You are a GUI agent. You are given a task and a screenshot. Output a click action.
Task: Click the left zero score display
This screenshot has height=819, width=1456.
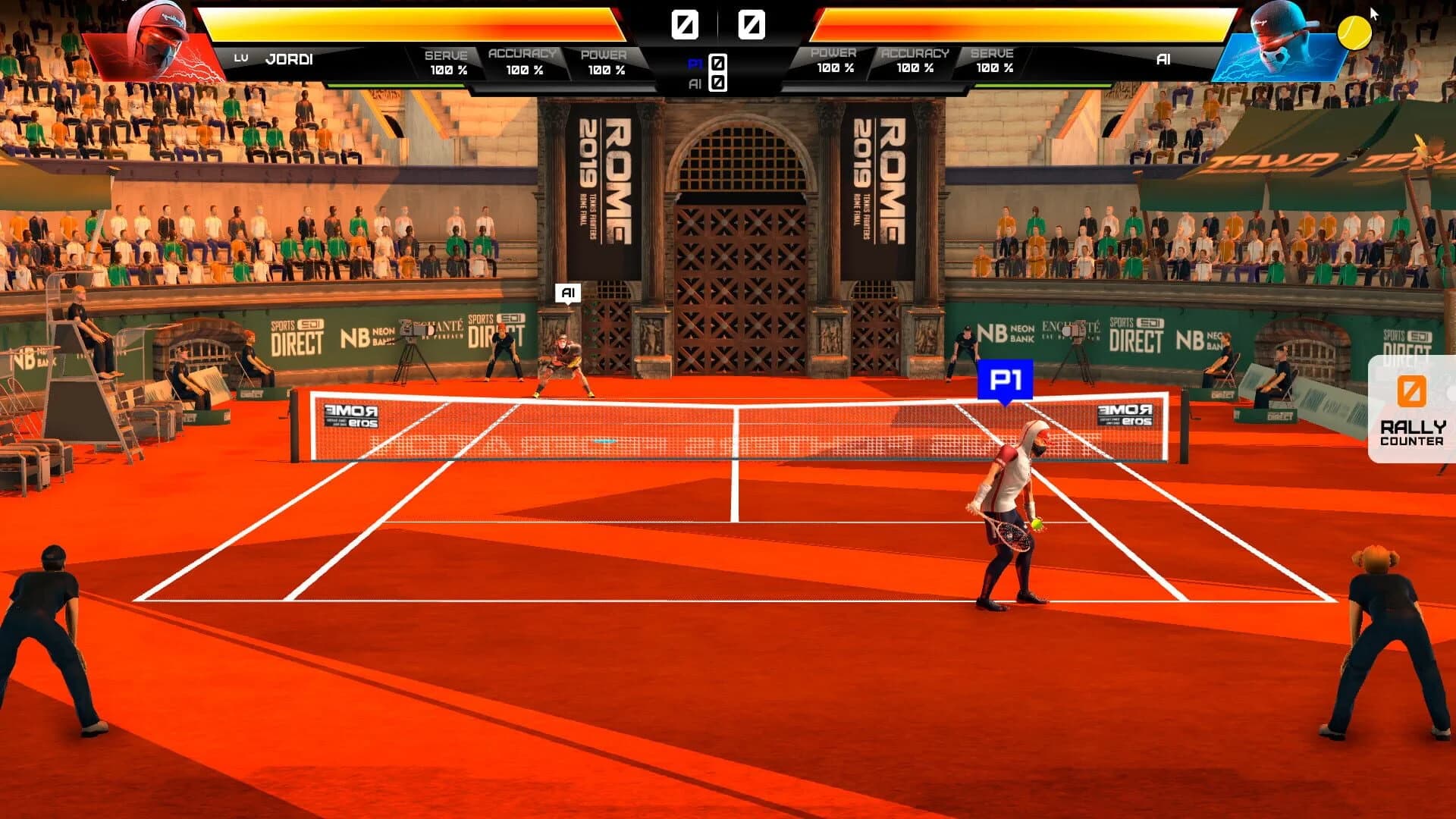pyautogui.click(x=686, y=23)
